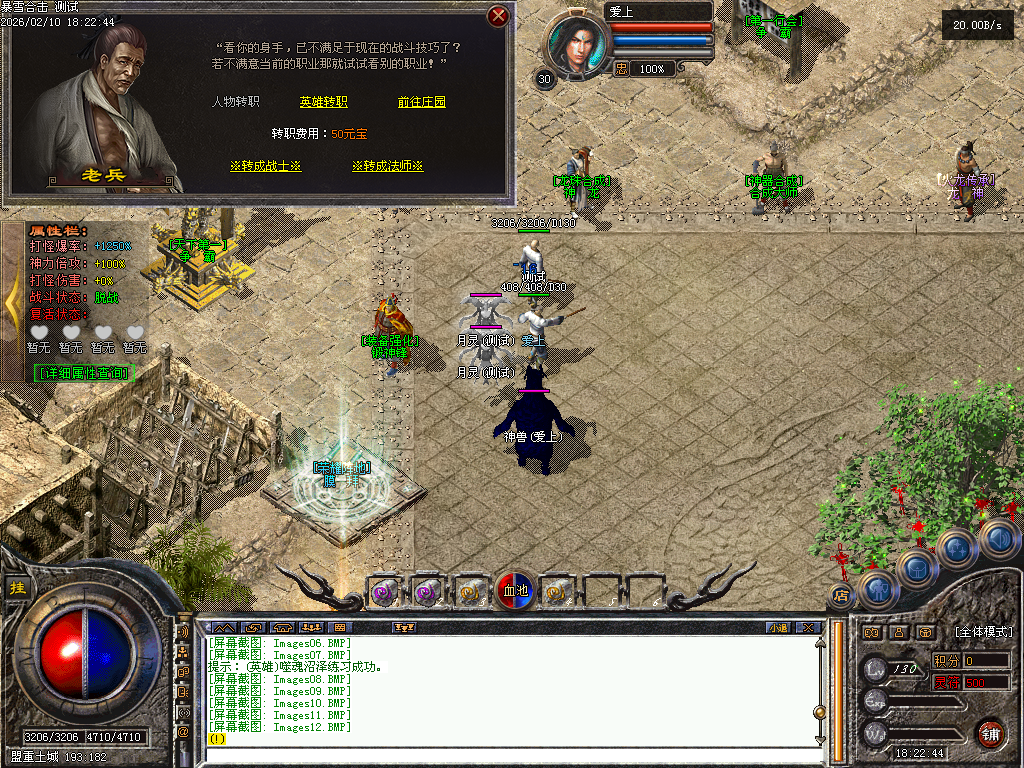The image size is (1024, 768).
Task: Switch the 全体模式 attack mode label
Action: coord(983,632)
